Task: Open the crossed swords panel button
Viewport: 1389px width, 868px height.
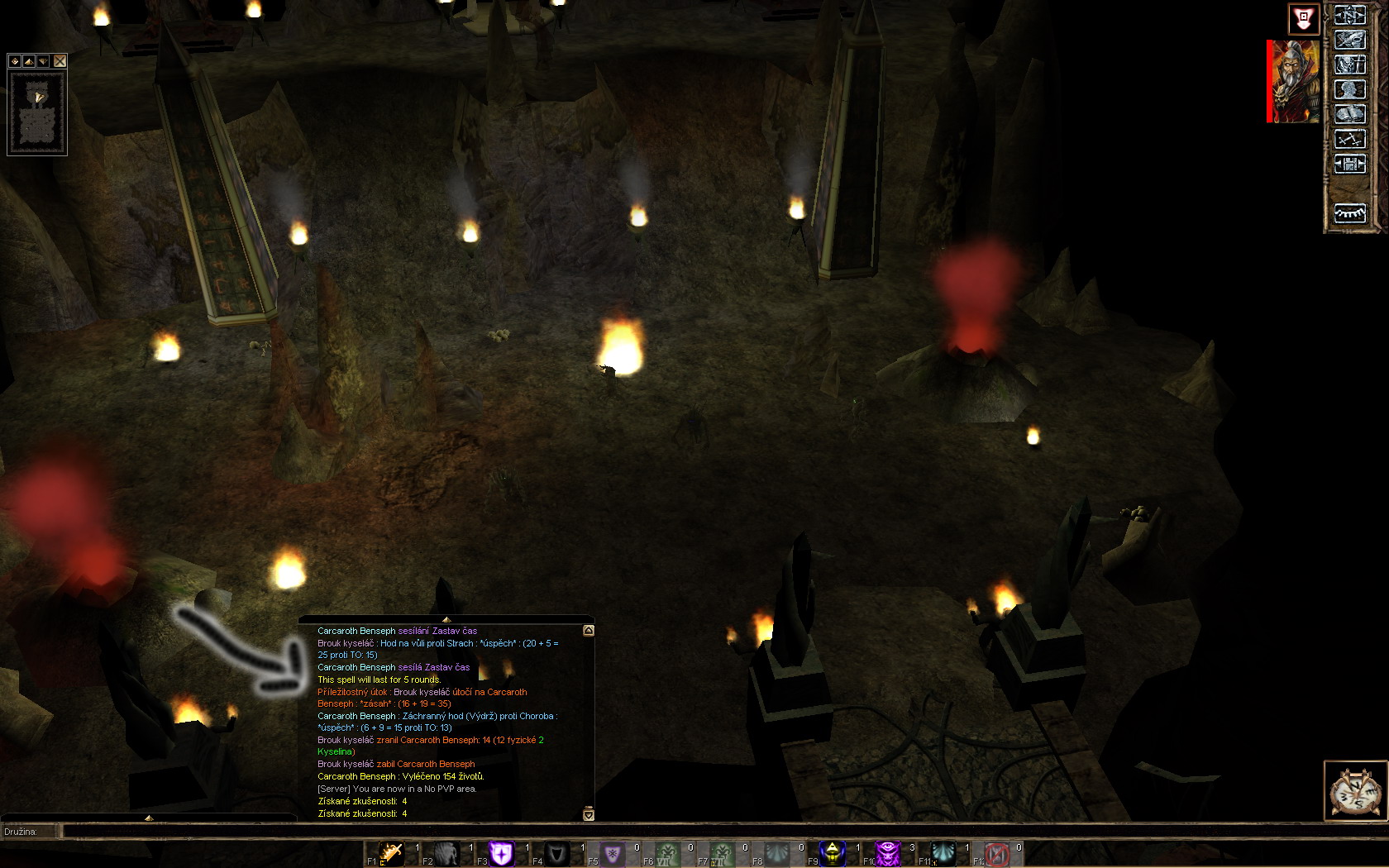Action: coord(1349,139)
